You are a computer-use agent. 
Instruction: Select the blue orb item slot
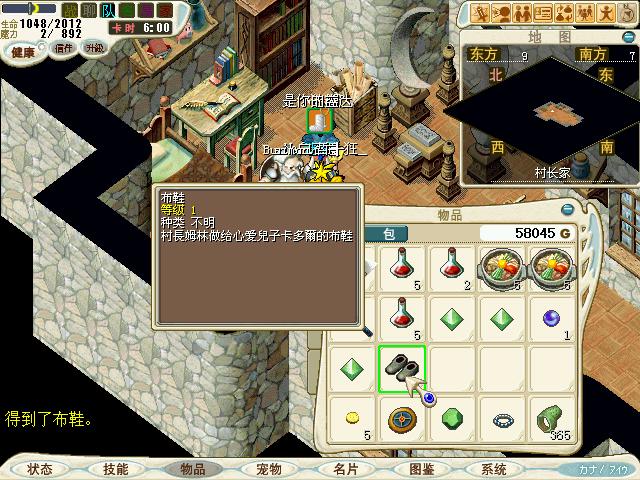550,320
